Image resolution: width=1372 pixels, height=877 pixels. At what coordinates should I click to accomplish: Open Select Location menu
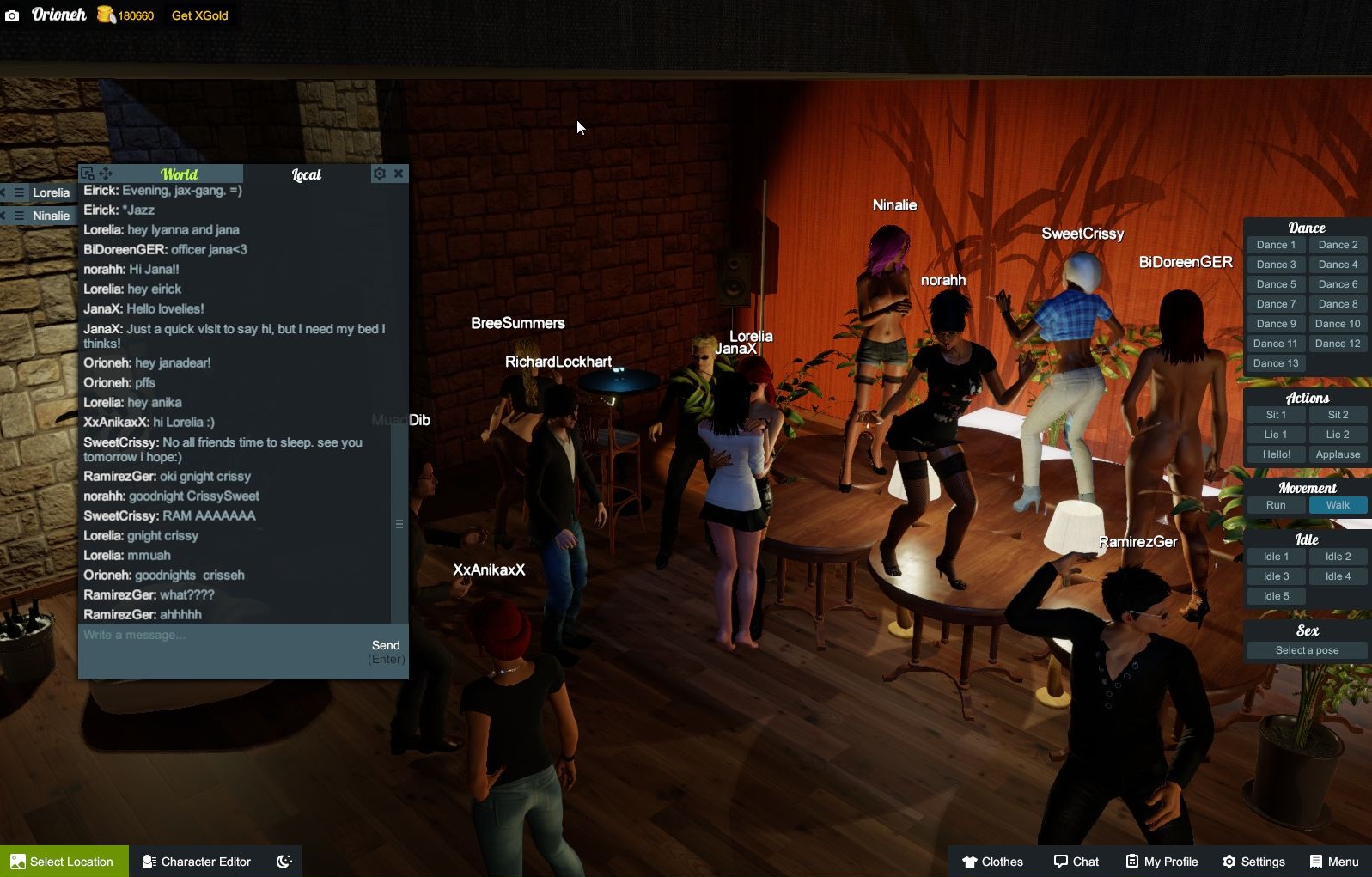click(64, 862)
